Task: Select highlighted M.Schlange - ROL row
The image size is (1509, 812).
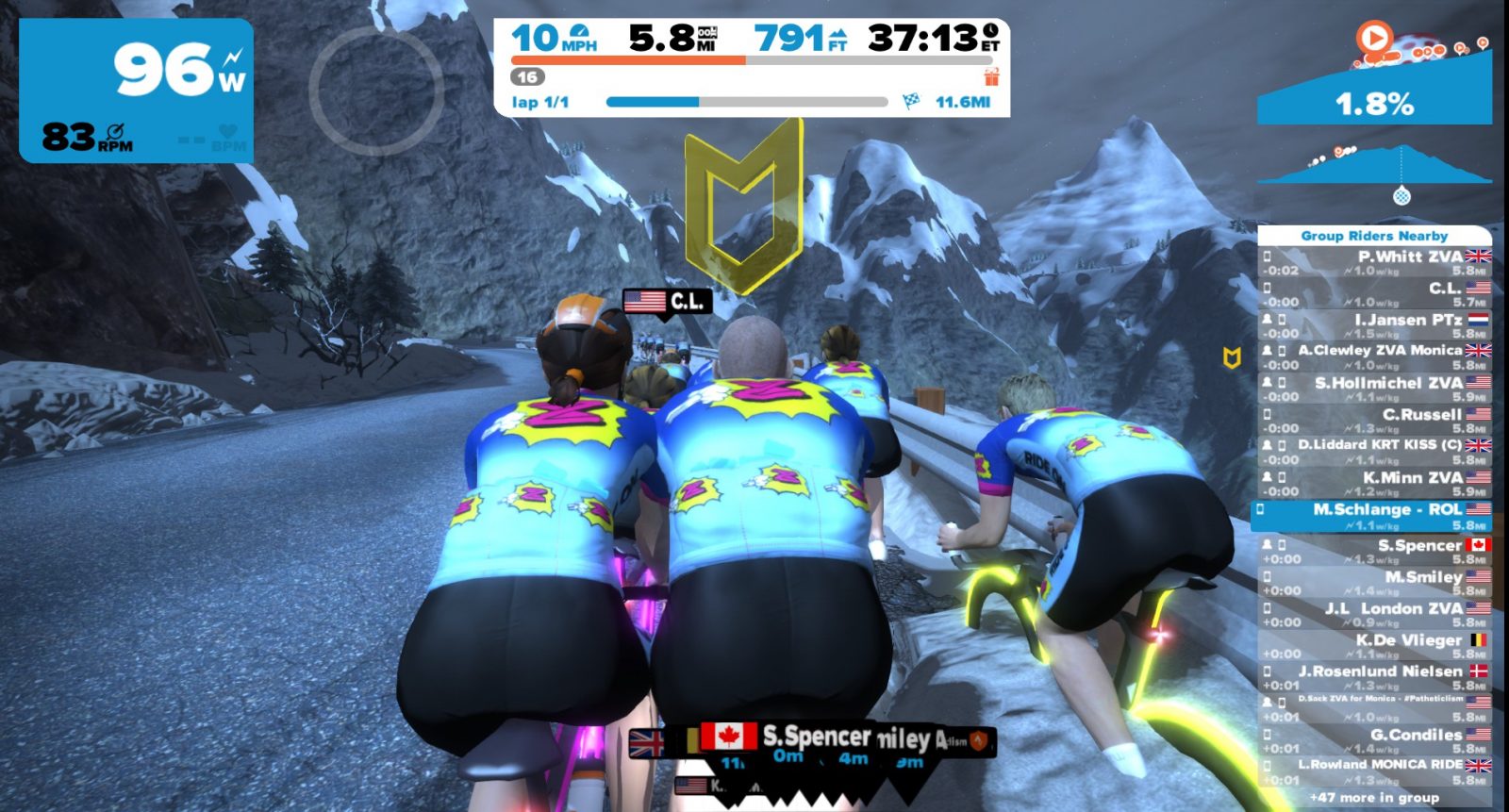Action: coord(1374,516)
